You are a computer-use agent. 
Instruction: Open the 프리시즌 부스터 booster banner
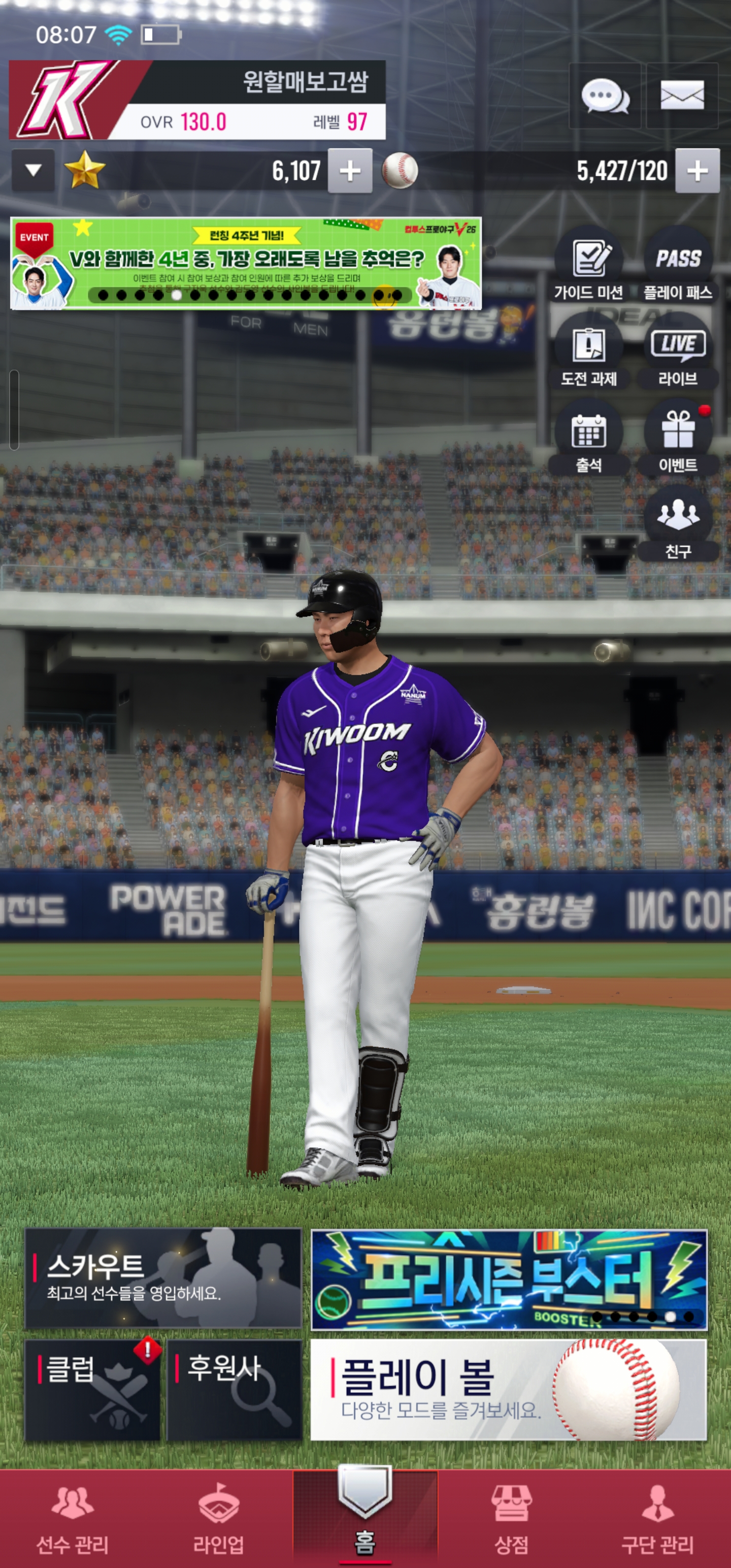click(x=508, y=1278)
